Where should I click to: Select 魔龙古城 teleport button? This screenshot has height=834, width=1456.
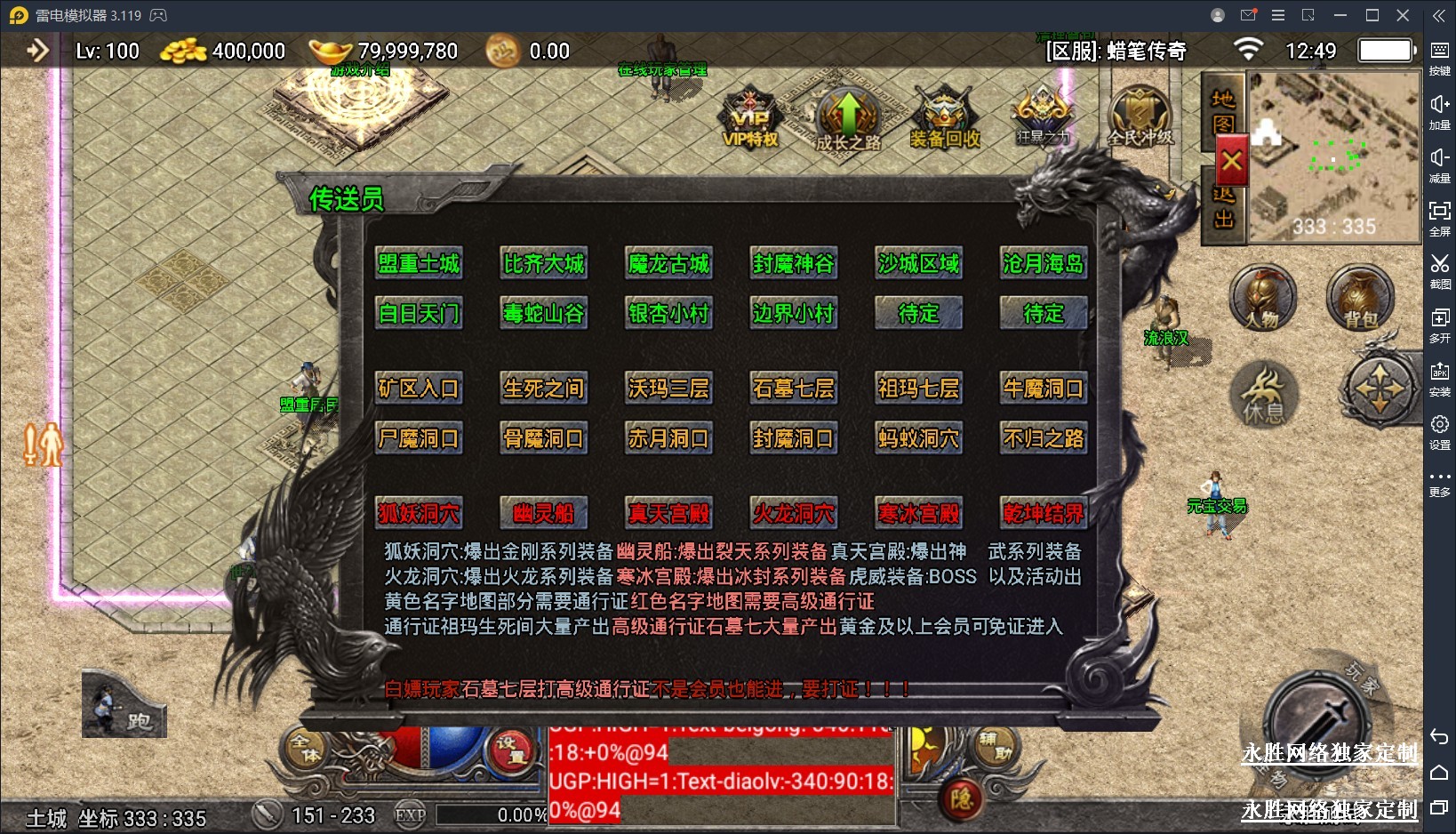point(668,264)
